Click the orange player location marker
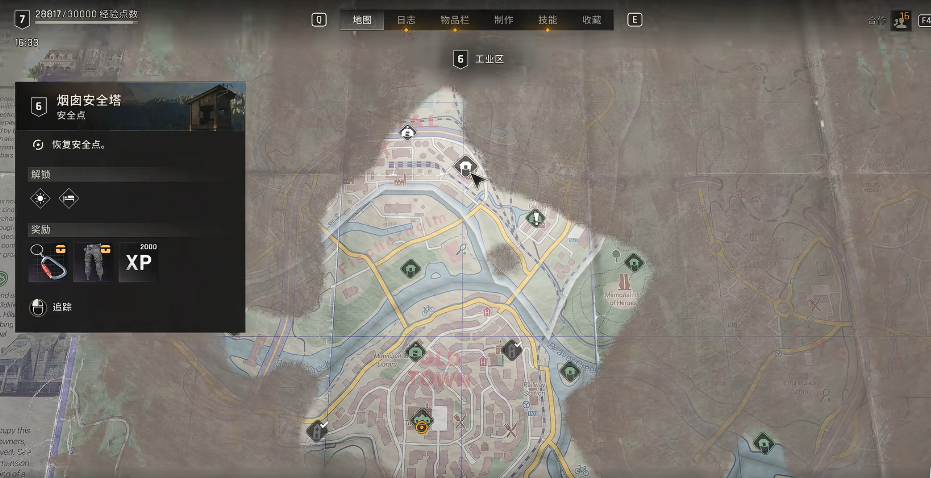The width and height of the screenshot is (931, 478). coord(422,426)
